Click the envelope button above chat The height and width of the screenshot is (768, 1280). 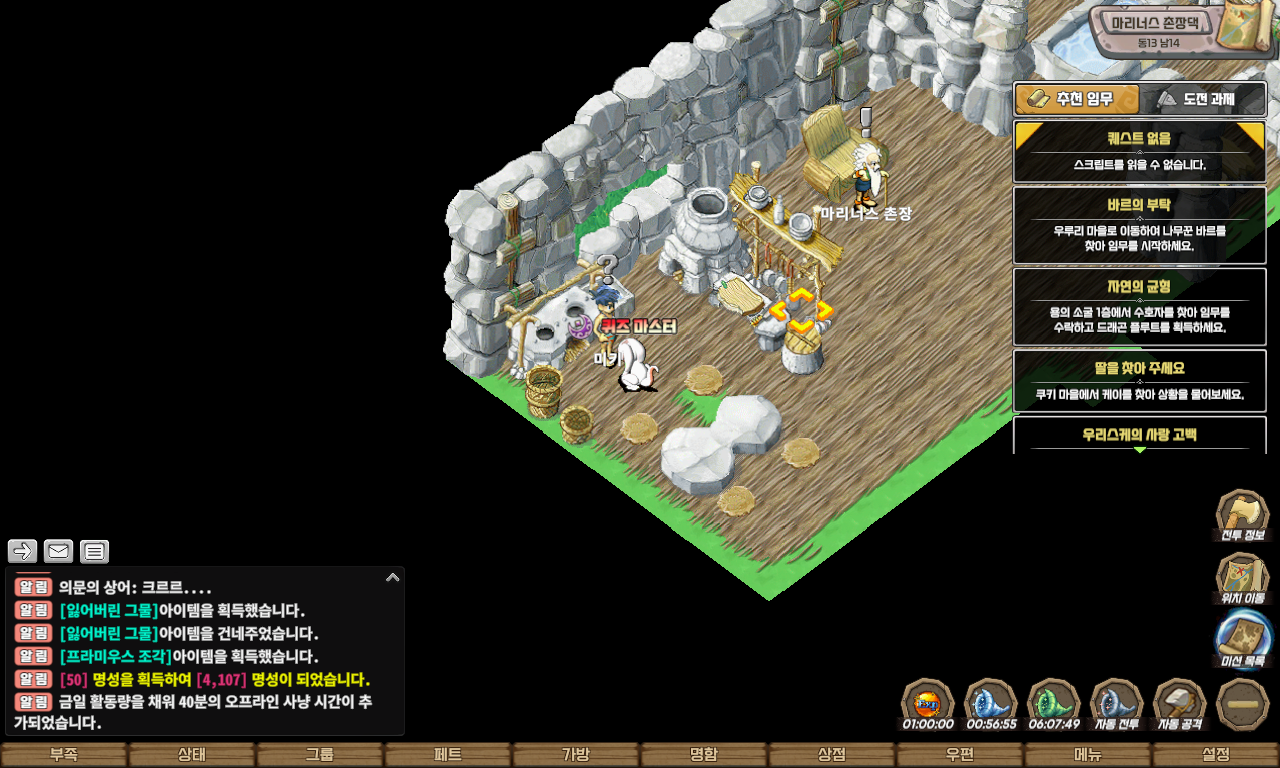58,551
